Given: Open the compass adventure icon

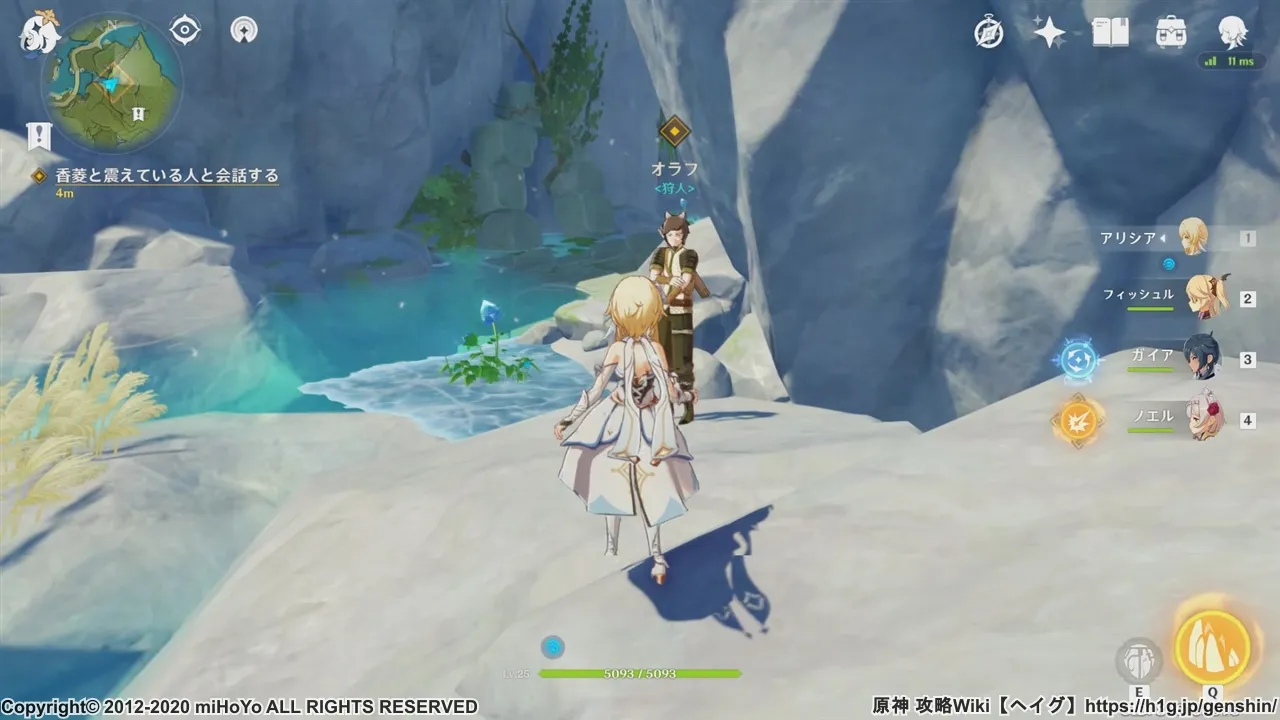Looking at the screenshot, I should pyautogui.click(x=989, y=33).
